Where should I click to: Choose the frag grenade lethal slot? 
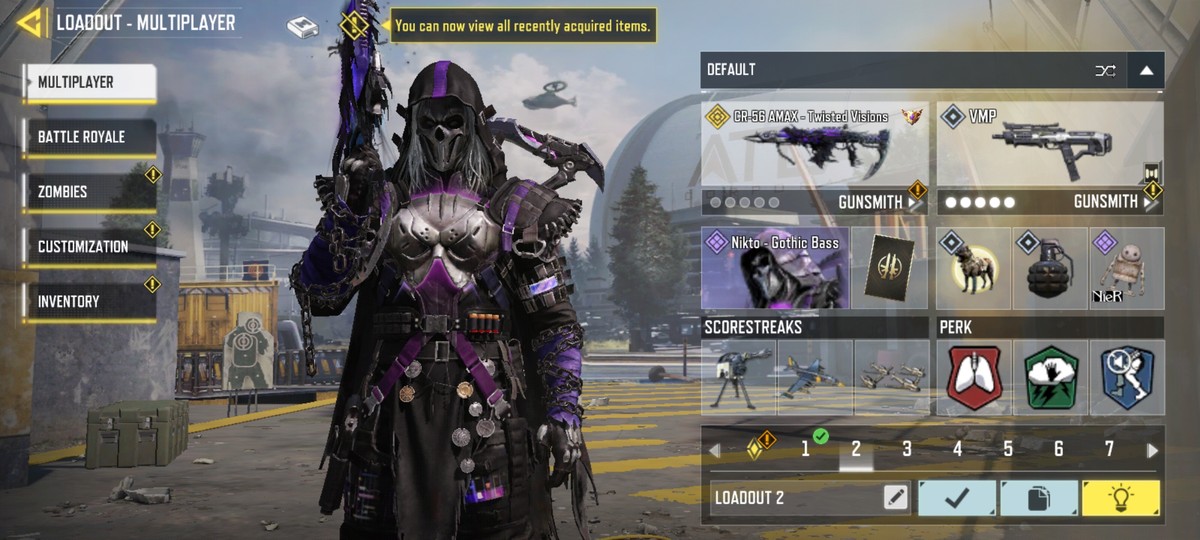click(1050, 268)
